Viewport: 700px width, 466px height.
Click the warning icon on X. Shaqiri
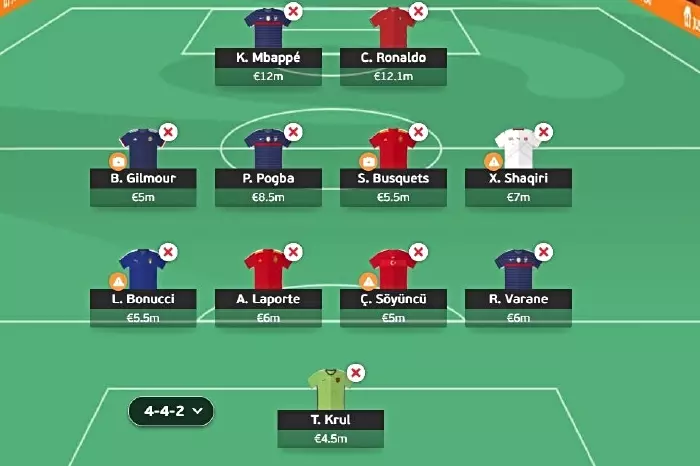click(493, 161)
